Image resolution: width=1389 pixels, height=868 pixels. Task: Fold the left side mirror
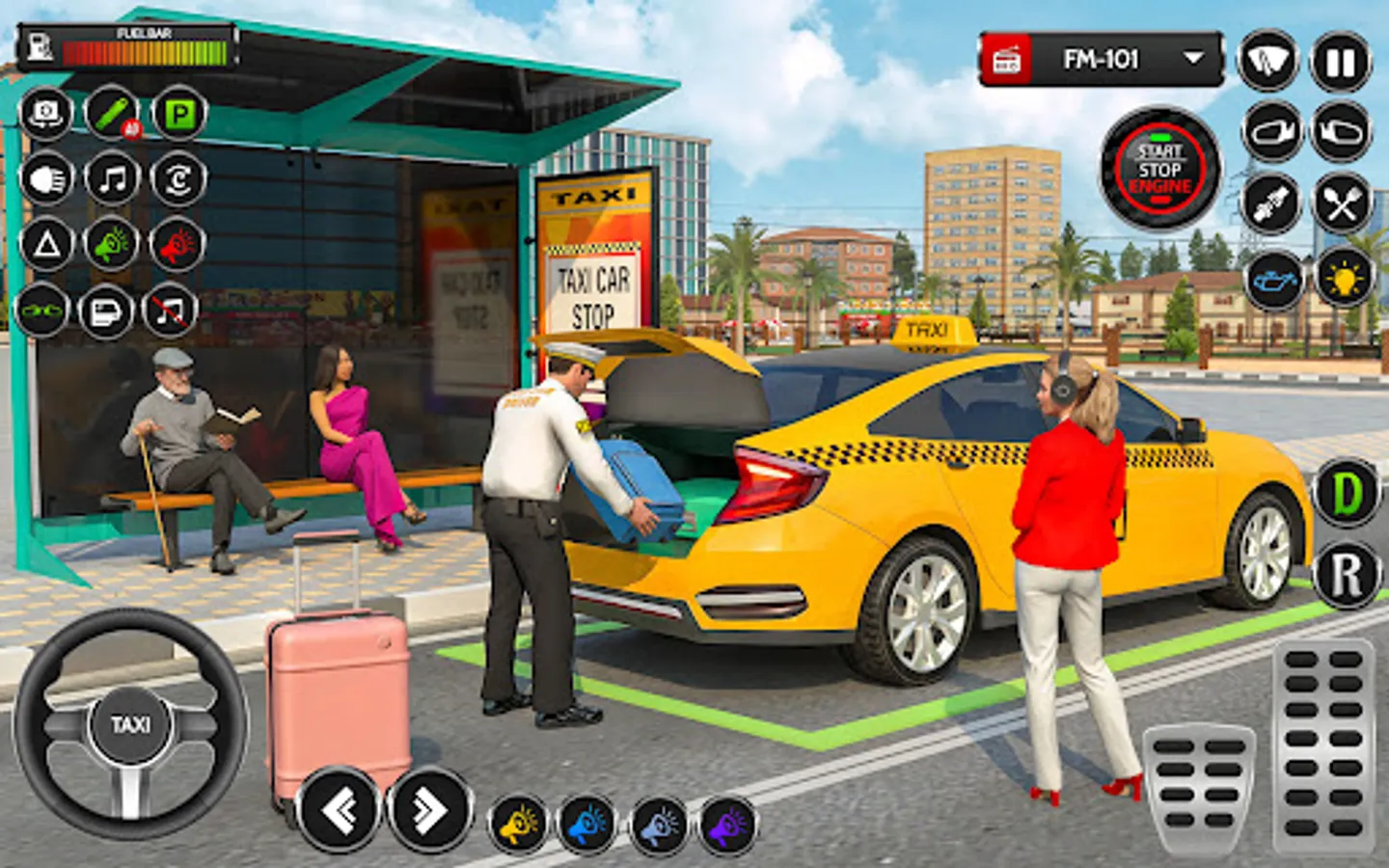(x=1269, y=135)
